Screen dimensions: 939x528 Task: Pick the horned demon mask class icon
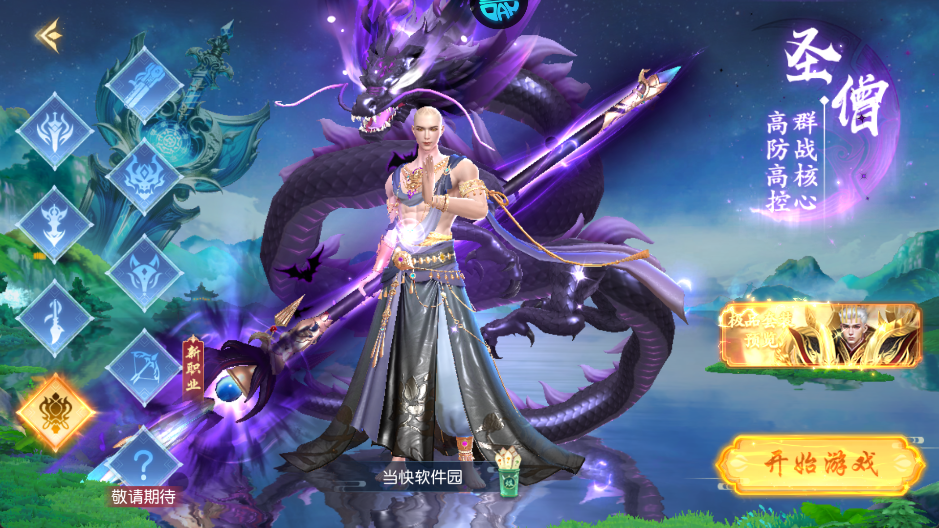pyautogui.click(x=143, y=178)
